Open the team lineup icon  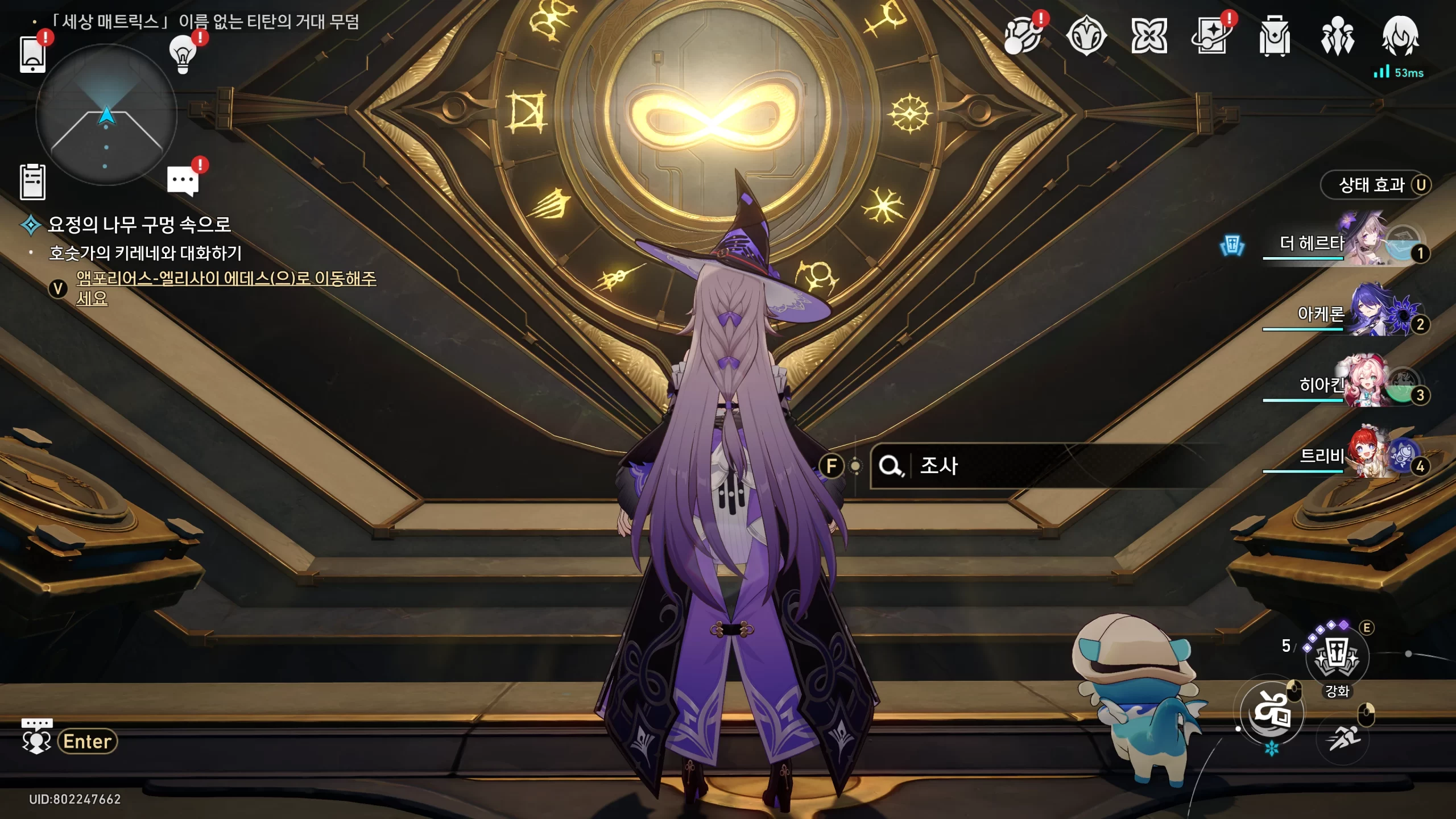tap(1337, 36)
